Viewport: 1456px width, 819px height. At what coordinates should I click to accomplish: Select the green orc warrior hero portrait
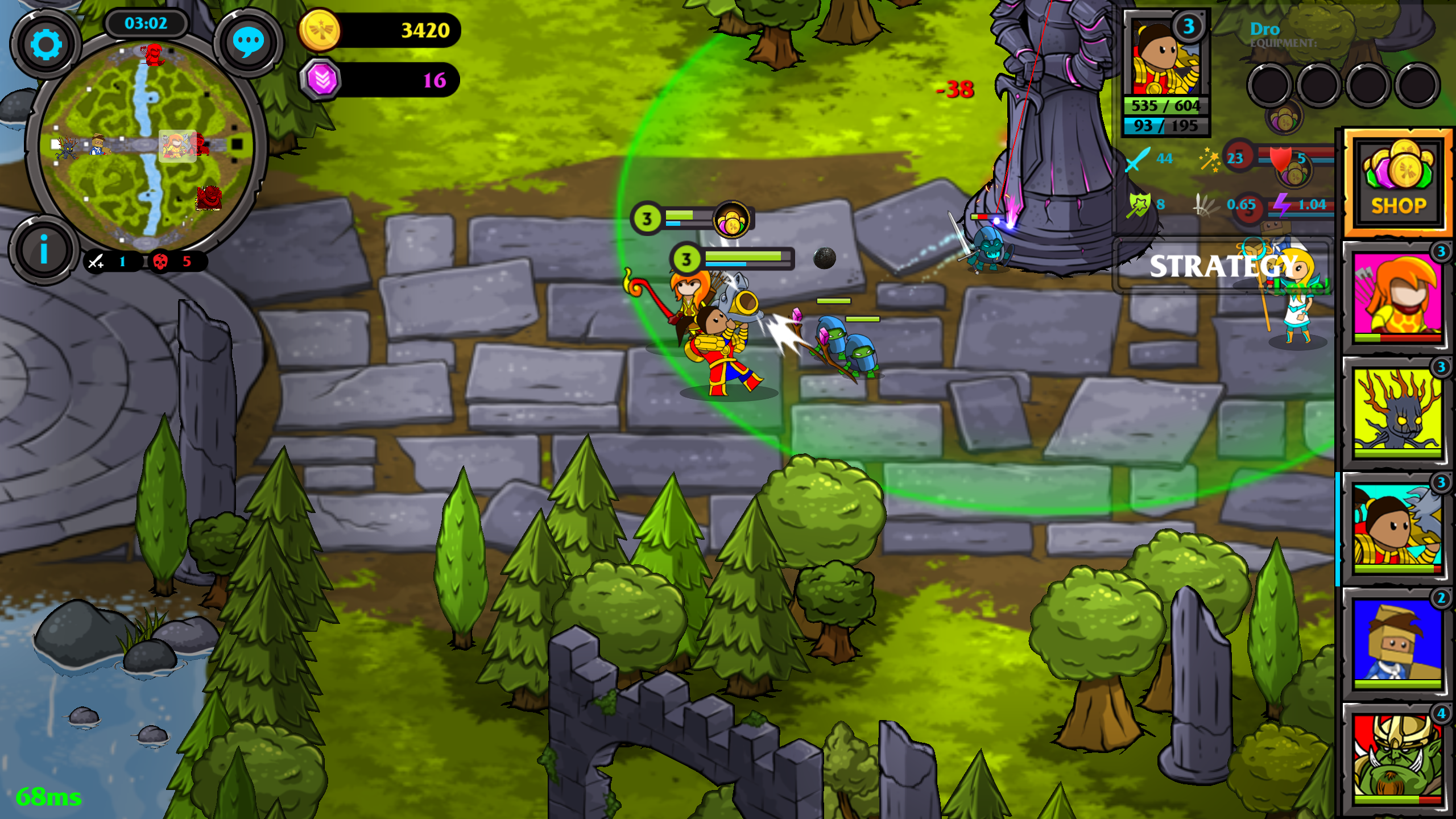[x=1397, y=758]
